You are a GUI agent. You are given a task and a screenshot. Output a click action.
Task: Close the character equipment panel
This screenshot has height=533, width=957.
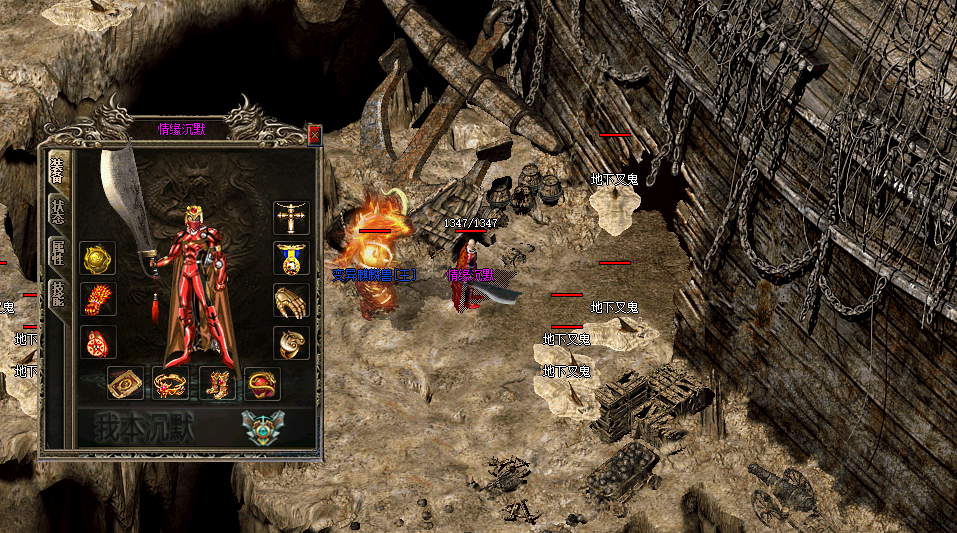314,134
